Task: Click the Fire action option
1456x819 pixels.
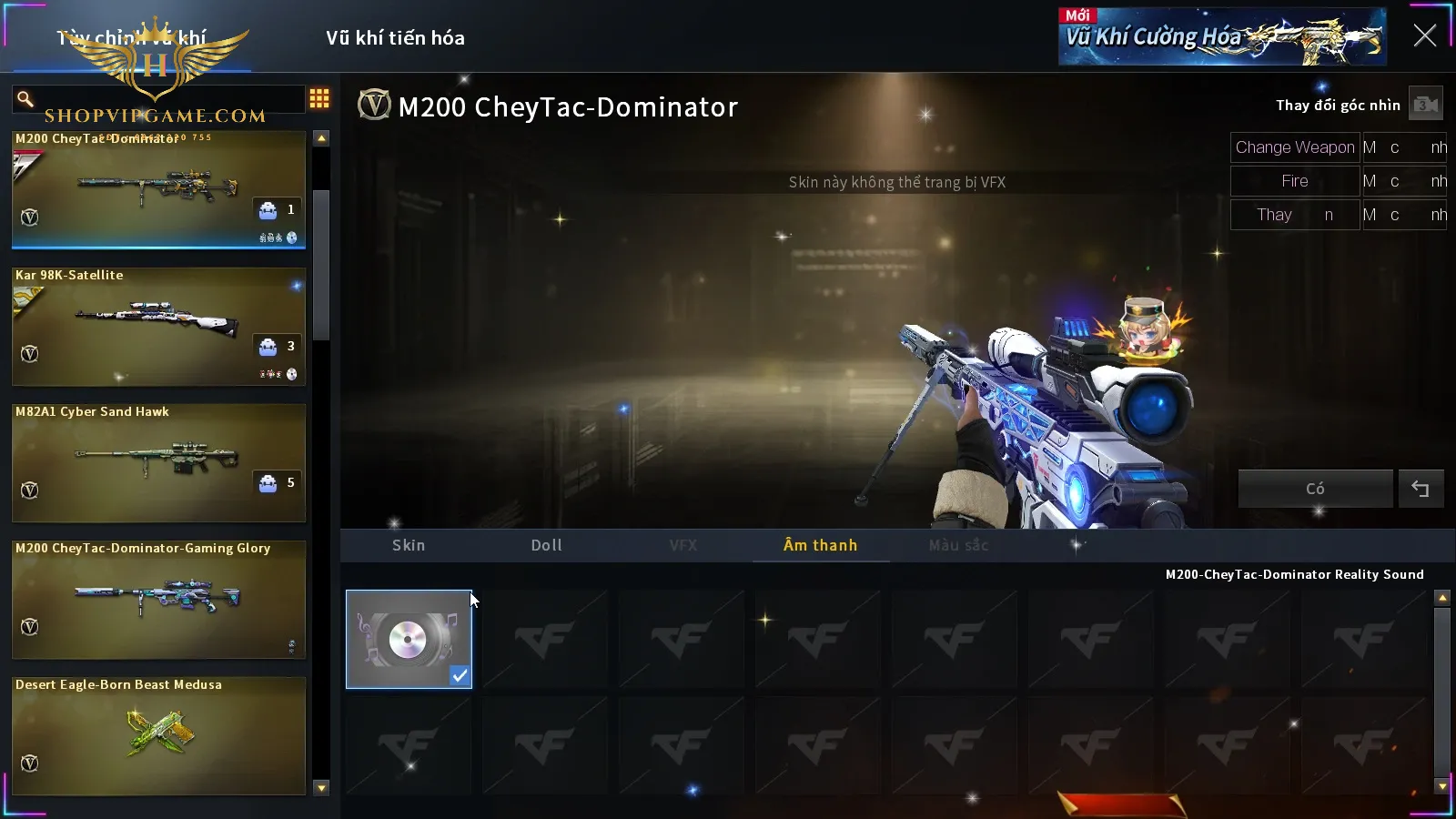Action: (1295, 181)
